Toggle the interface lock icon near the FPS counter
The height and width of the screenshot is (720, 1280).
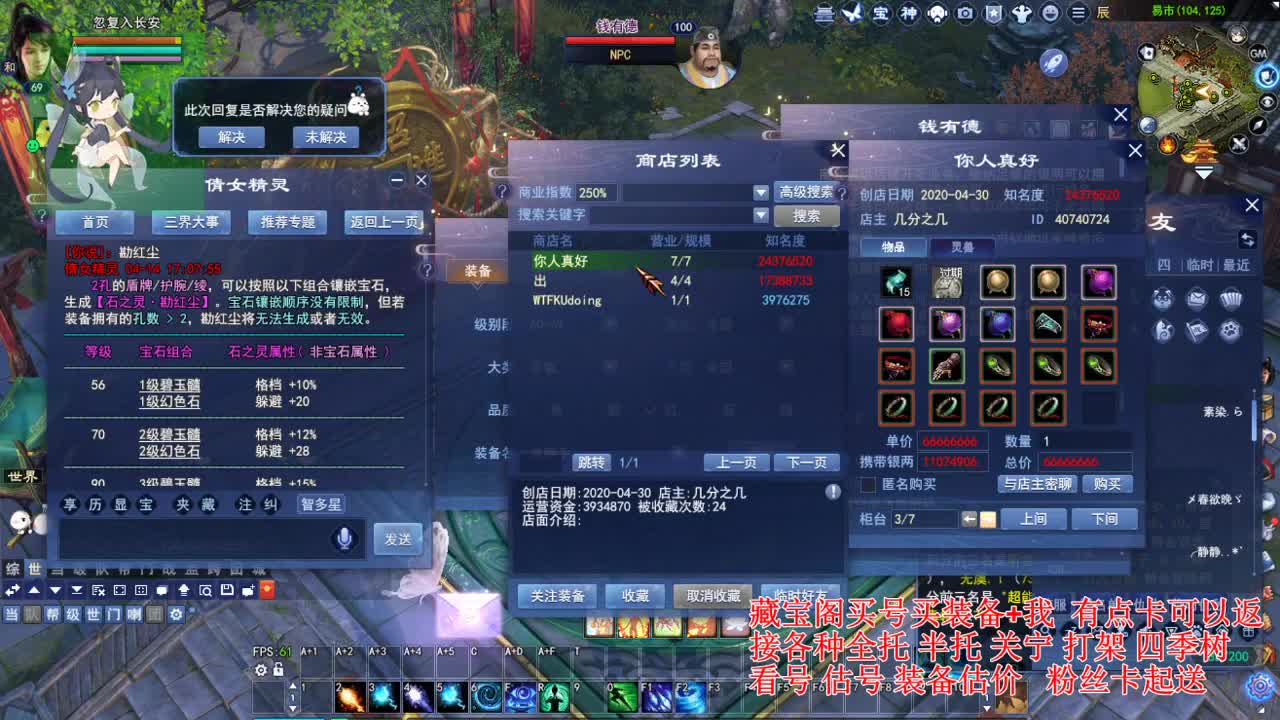pyautogui.click(x=278, y=669)
